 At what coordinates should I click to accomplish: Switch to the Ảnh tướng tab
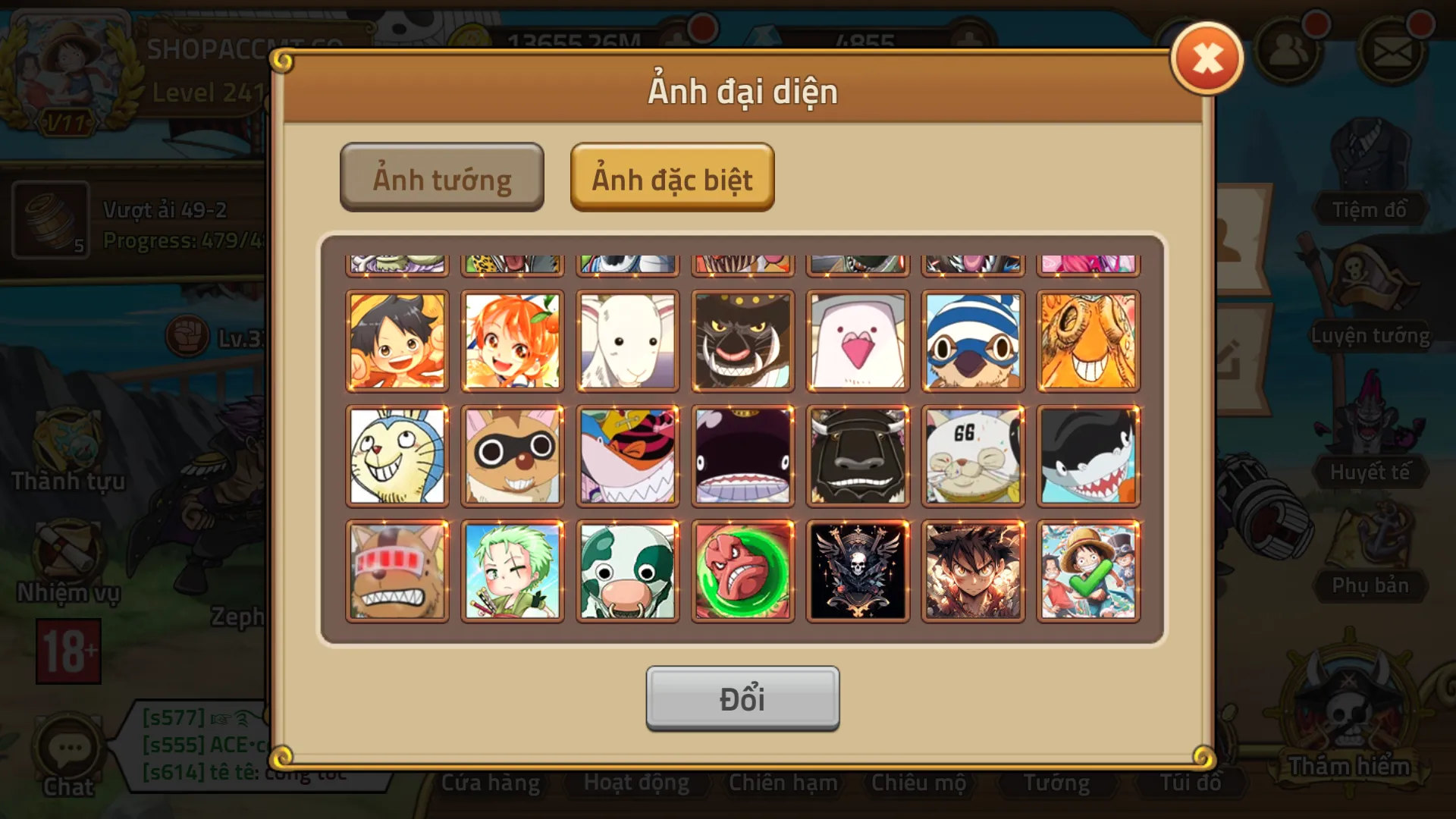[x=441, y=177]
